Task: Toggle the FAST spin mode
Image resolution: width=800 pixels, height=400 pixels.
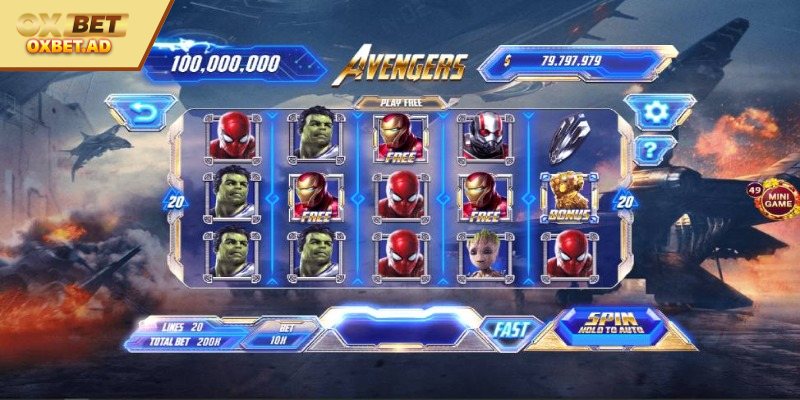Action: (x=510, y=328)
